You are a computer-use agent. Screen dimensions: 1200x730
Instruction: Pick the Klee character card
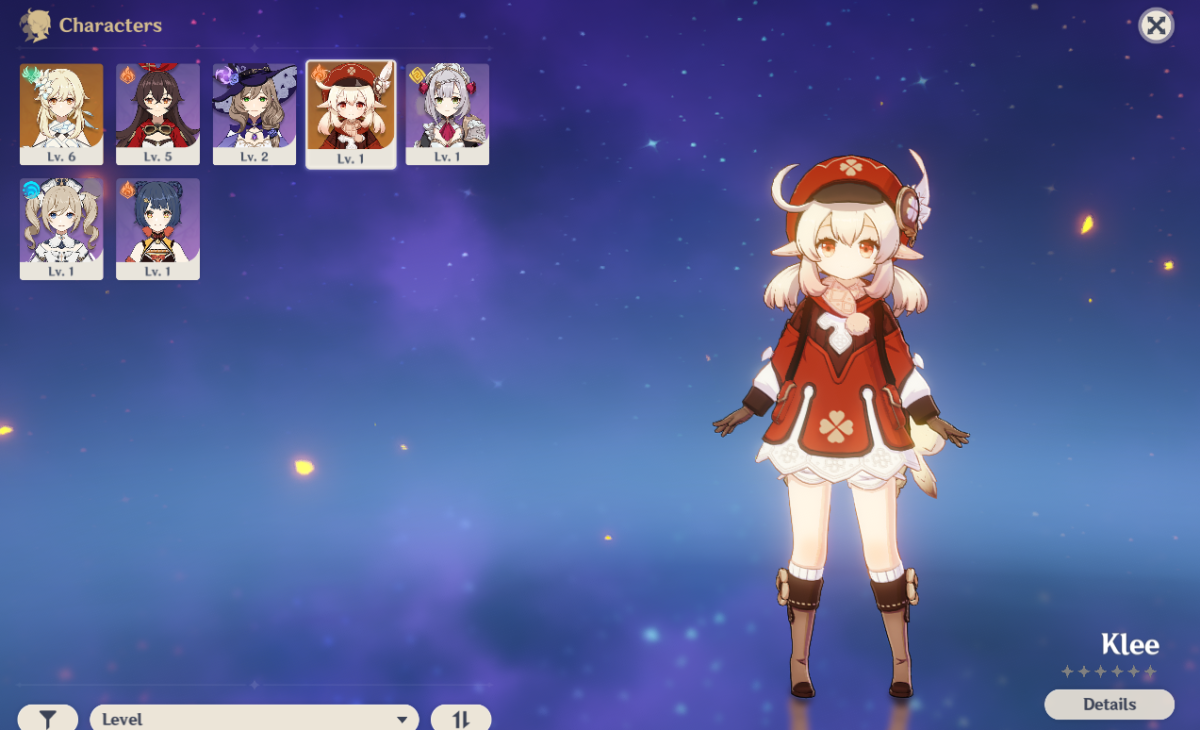tap(351, 114)
